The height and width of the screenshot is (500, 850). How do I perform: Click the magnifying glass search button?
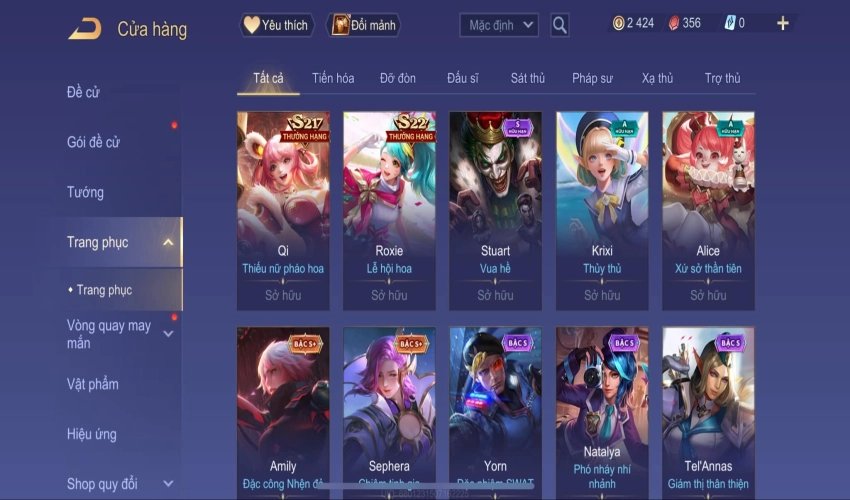click(560, 25)
